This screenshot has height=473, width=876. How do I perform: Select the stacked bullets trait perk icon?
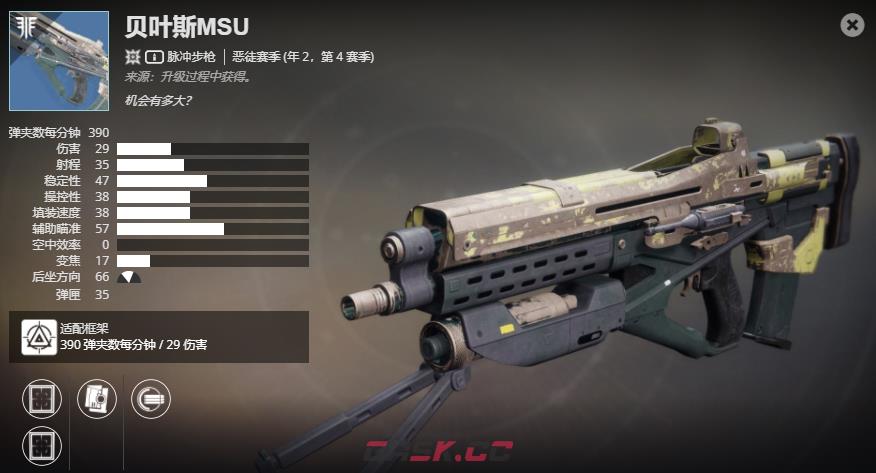(151, 399)
